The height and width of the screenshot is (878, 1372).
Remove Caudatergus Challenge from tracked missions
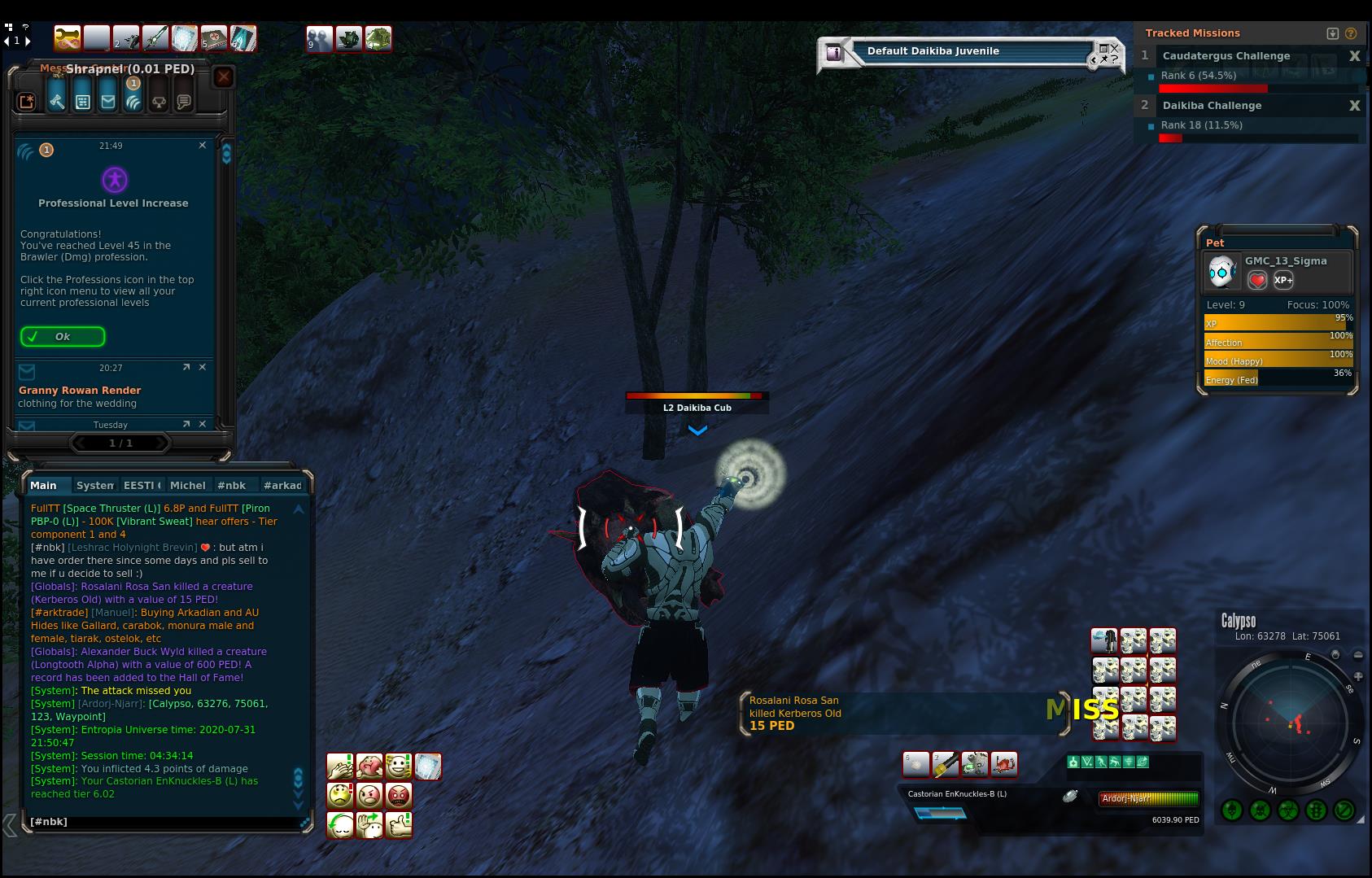click(x=1355, y=56)
